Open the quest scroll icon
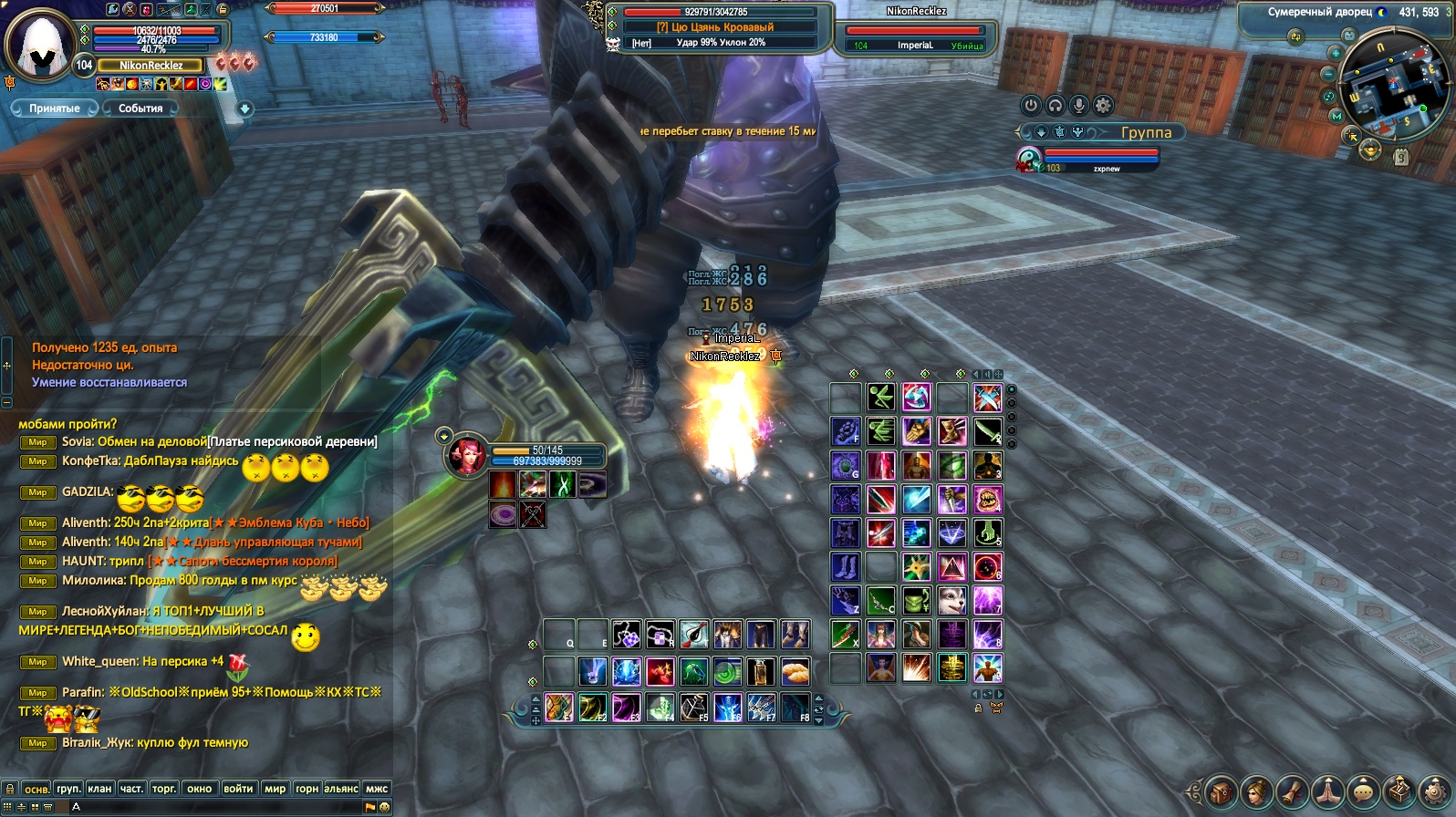Viewport: 1456px width, 817px height. (1292, 791)
